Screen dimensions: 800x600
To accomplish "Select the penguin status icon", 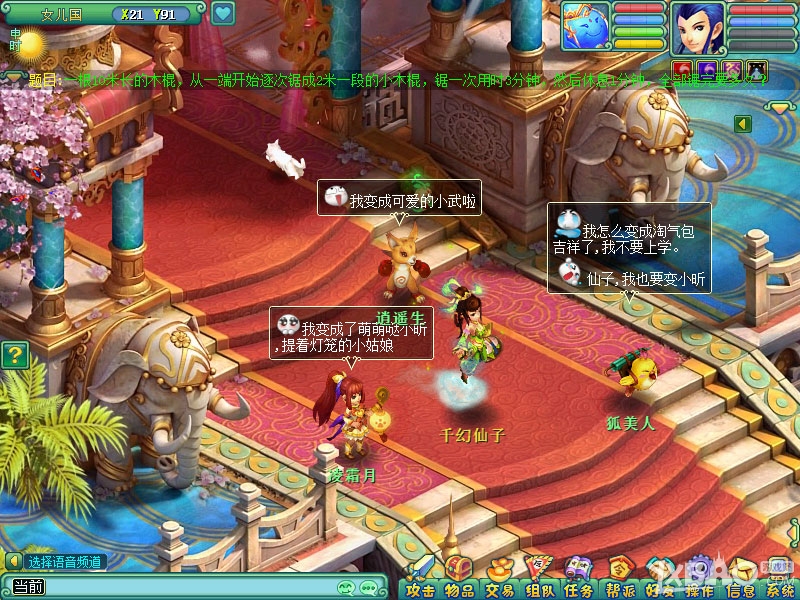I will pos(757,70).
